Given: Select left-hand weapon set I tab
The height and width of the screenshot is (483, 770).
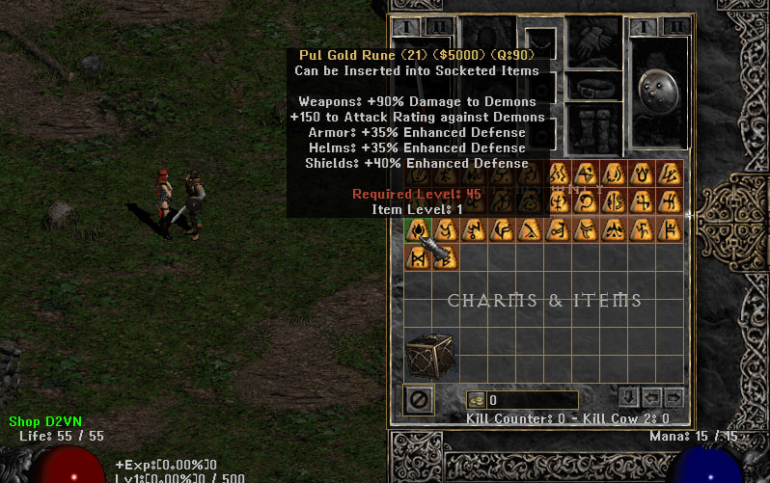Looking at the screenshot, I should pos(404,26).
